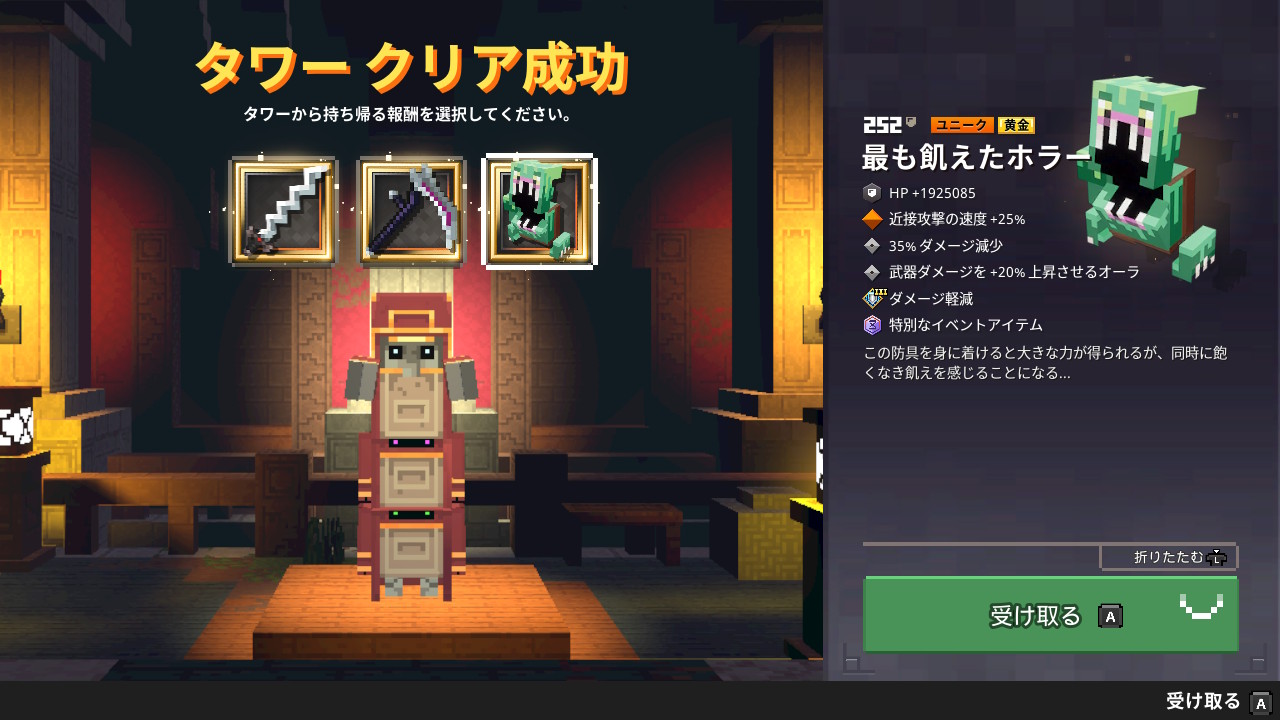Choose the white jagged blade reward

284,212
